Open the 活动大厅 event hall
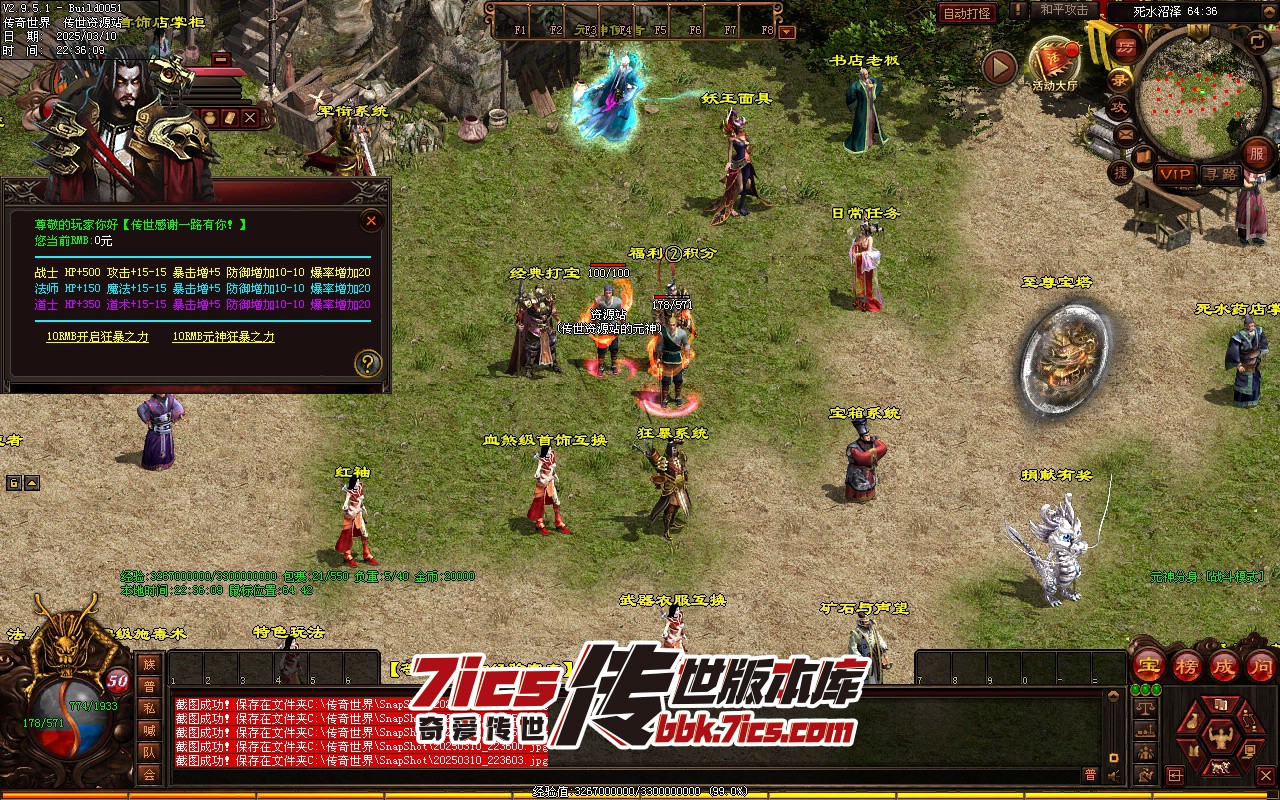The height and width of the screenshot is (800, 1280). (1055, 63)
